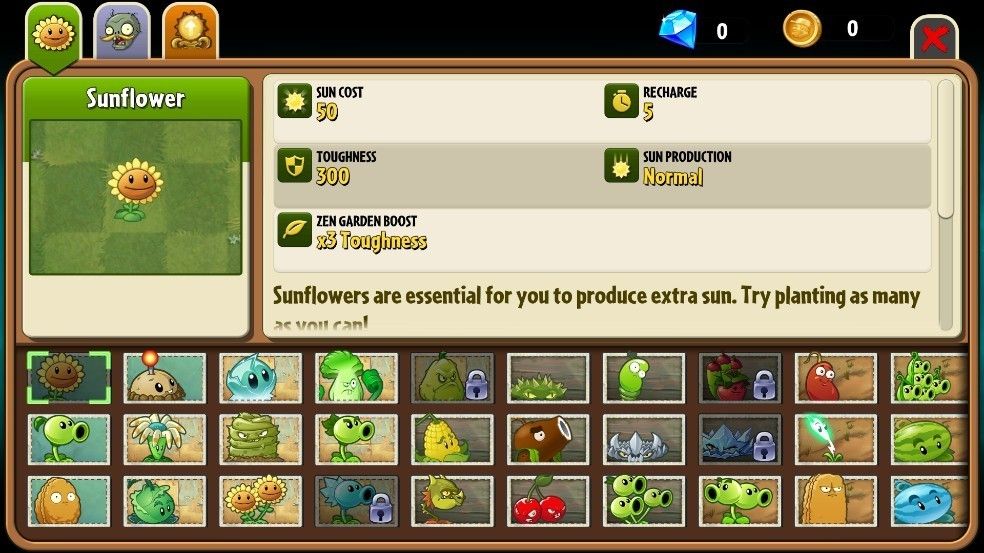Open the Tall-nut almanac entry

(x=836, y=501)
